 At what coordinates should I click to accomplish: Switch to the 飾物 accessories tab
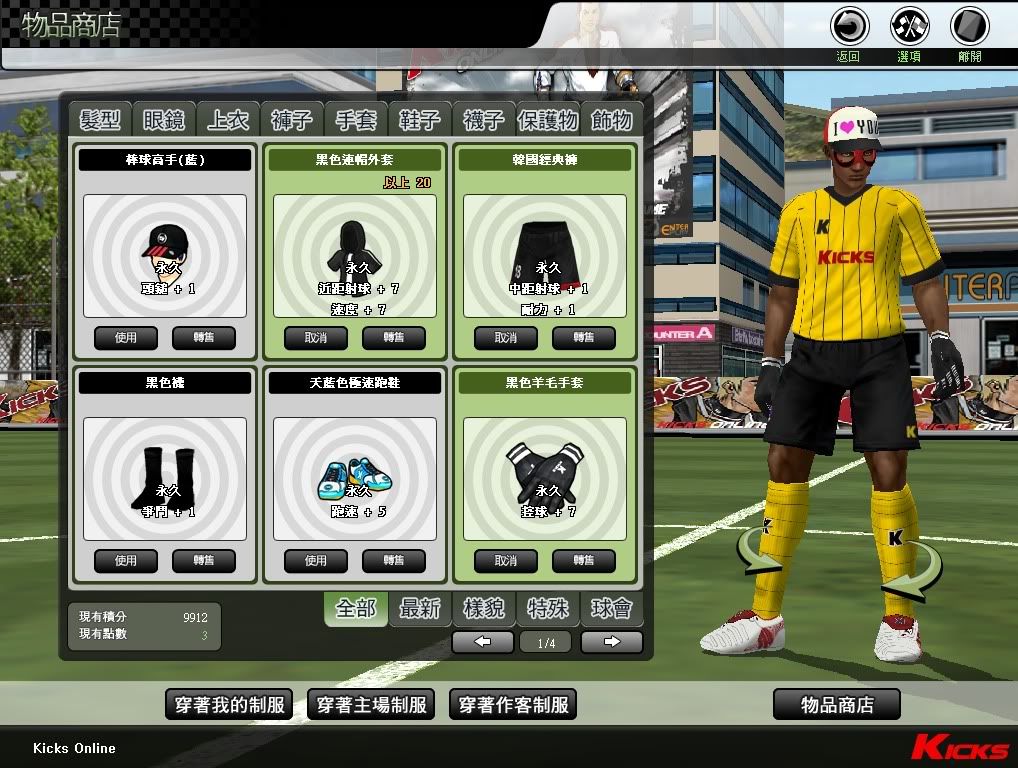611,120
